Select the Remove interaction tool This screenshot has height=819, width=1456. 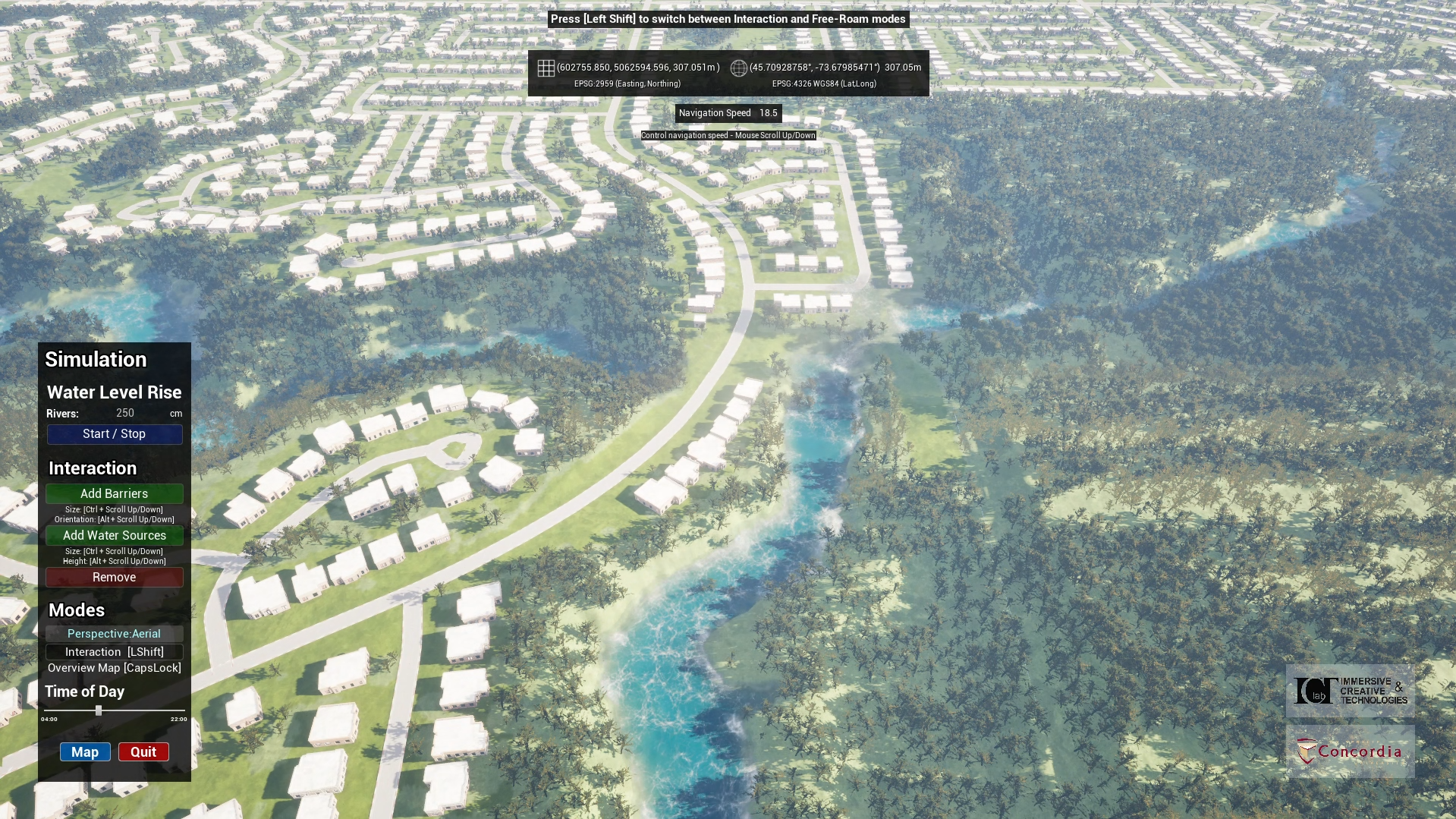pos(113,577)
